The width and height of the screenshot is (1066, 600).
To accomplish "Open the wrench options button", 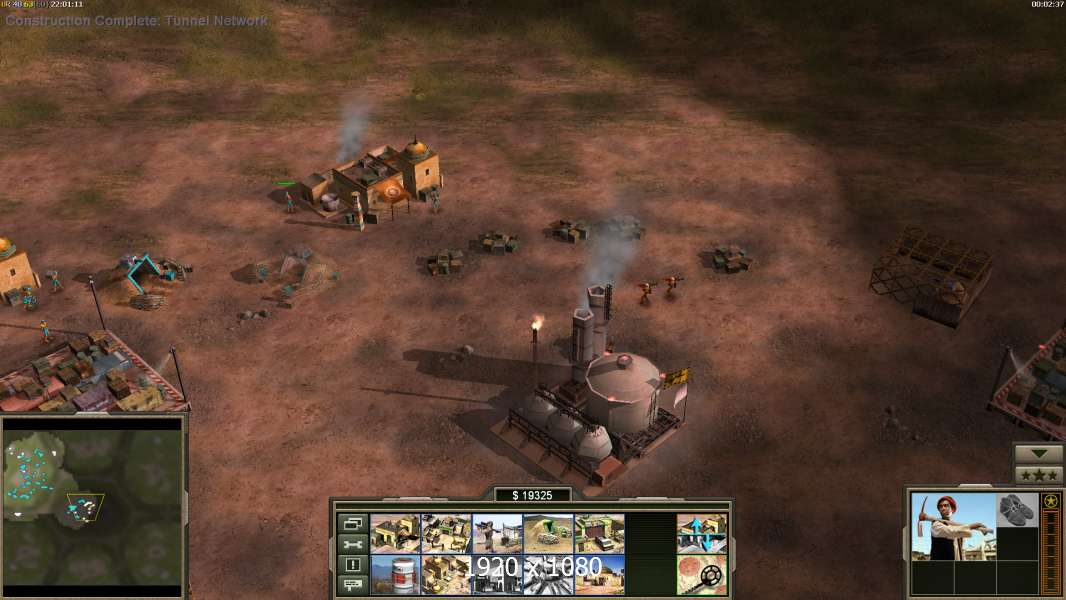I will point(353,544).
